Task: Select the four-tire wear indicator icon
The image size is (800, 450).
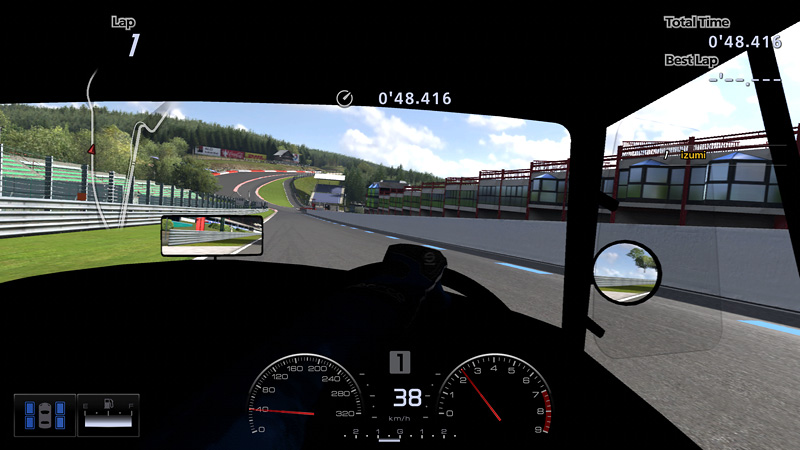Action: (x=45, y=414)
